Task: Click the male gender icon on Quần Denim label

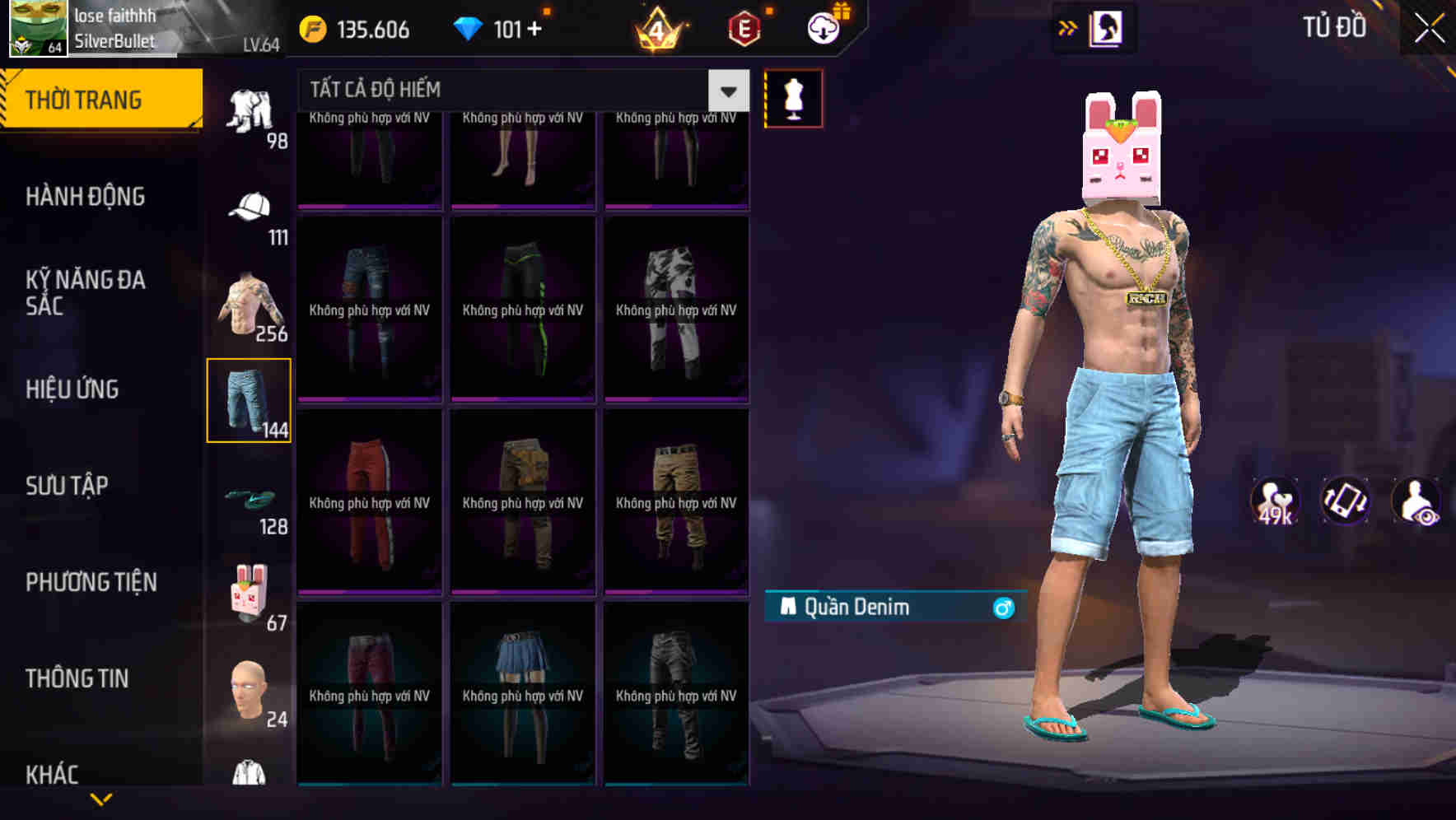Action: (1004, 609)
